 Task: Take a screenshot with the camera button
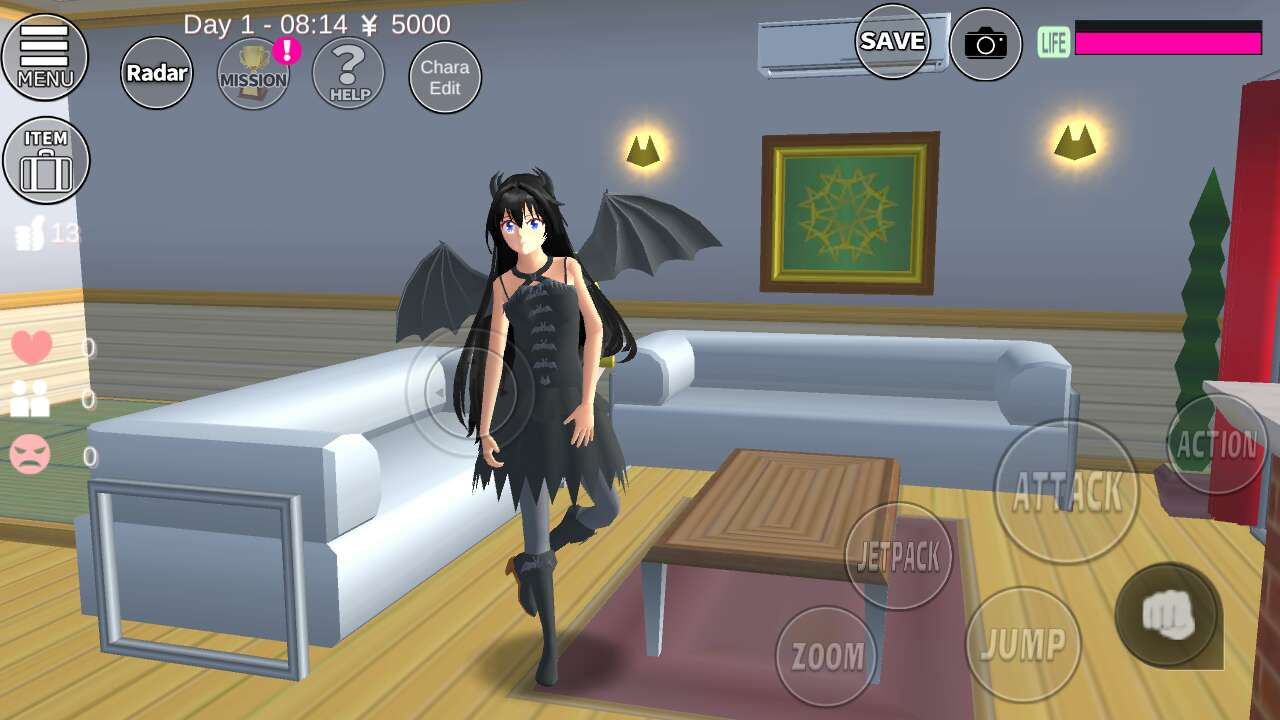[985, 44]
